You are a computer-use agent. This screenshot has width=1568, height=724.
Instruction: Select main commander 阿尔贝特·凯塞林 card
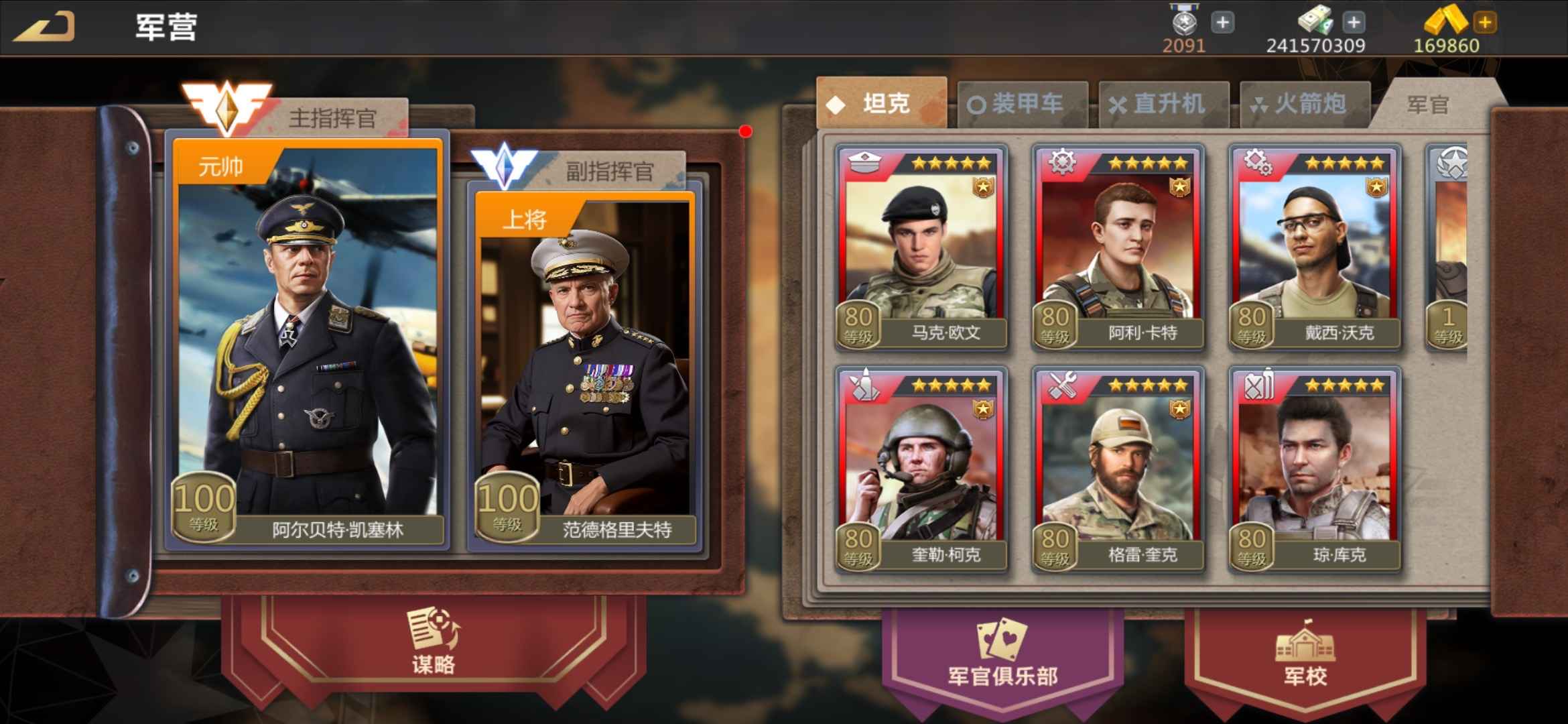point(308,342)
